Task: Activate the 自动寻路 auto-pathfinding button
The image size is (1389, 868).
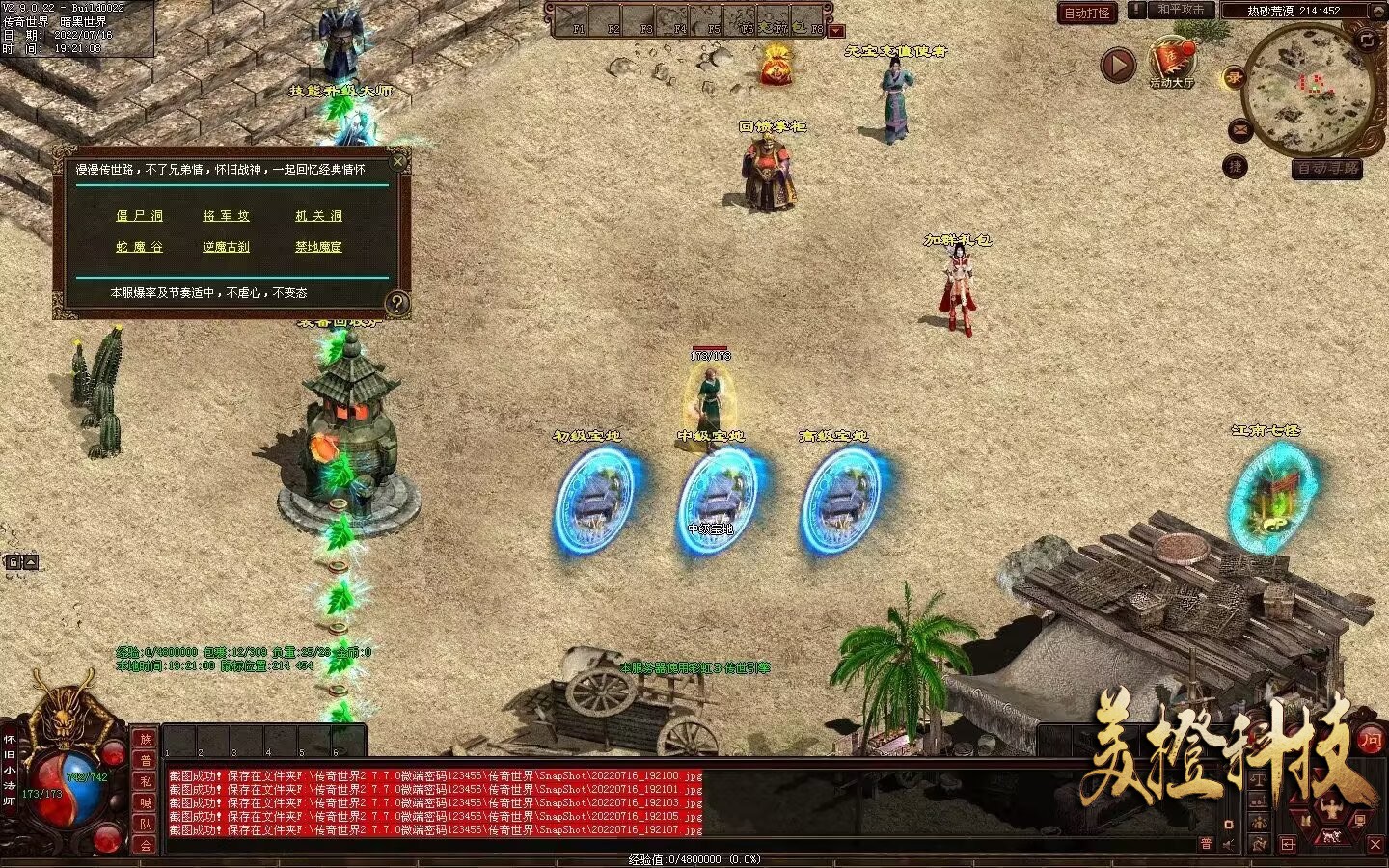Action: (1327, 169)
